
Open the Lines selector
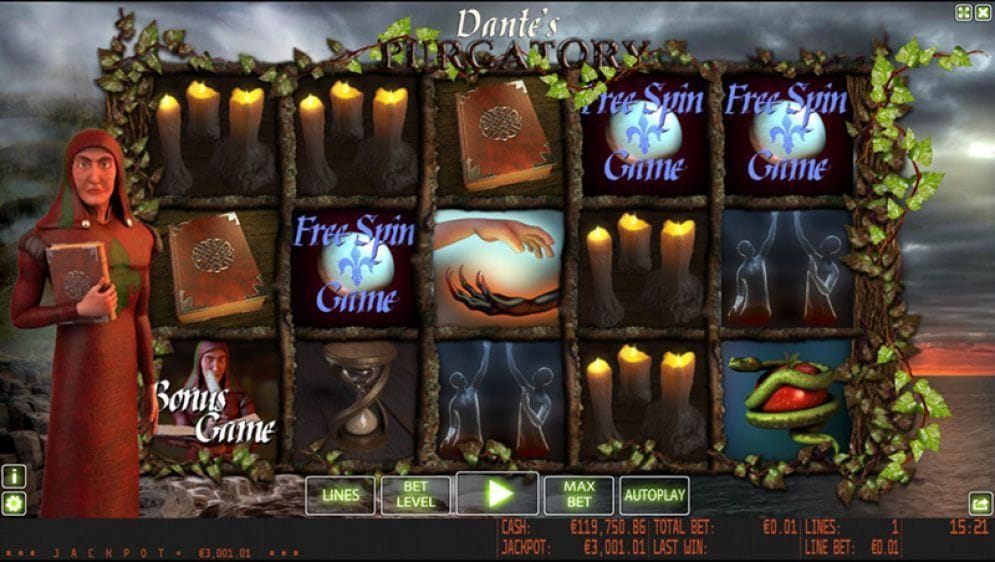(340, 495)
